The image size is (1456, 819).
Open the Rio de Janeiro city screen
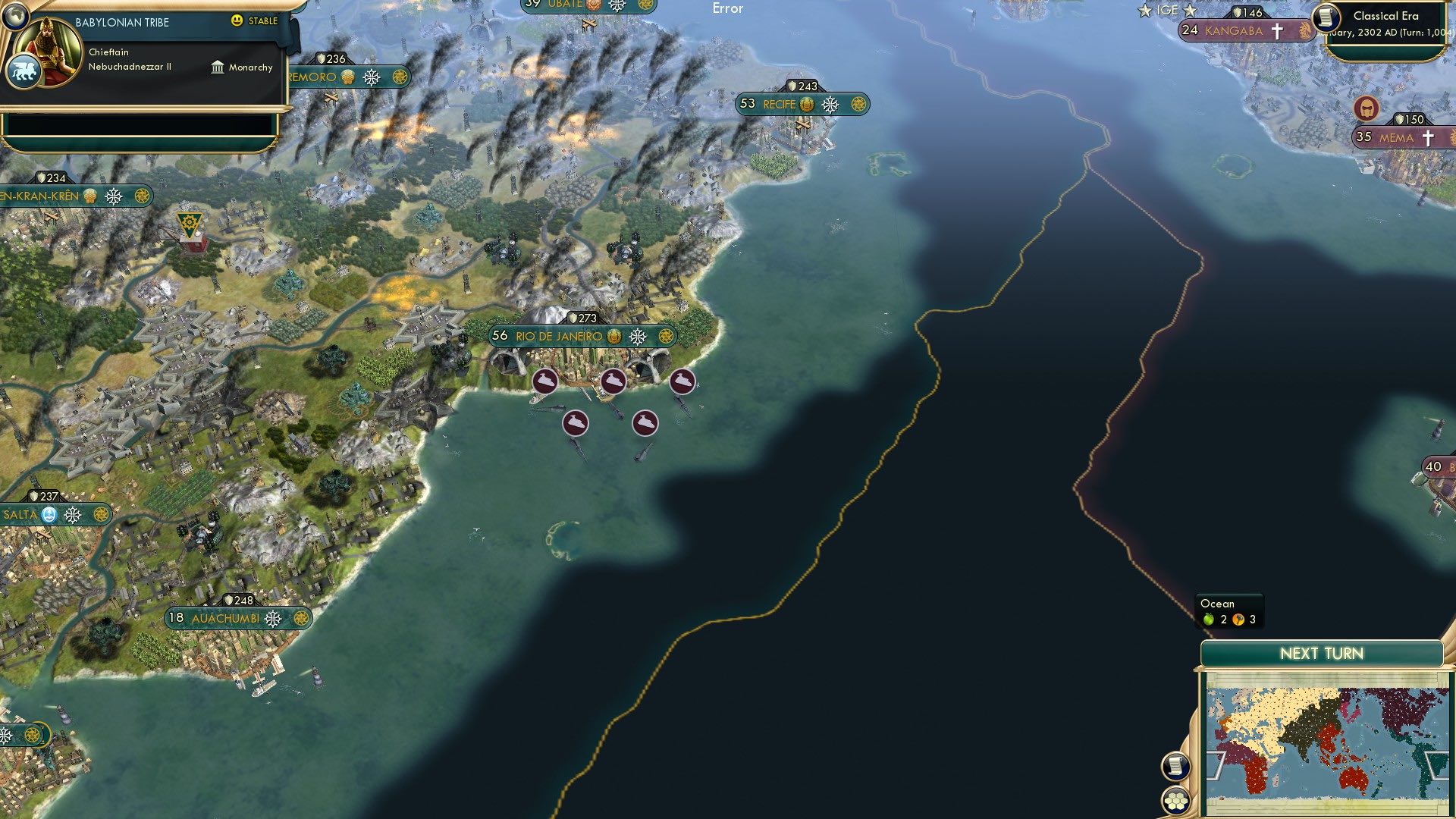(559, 336)
